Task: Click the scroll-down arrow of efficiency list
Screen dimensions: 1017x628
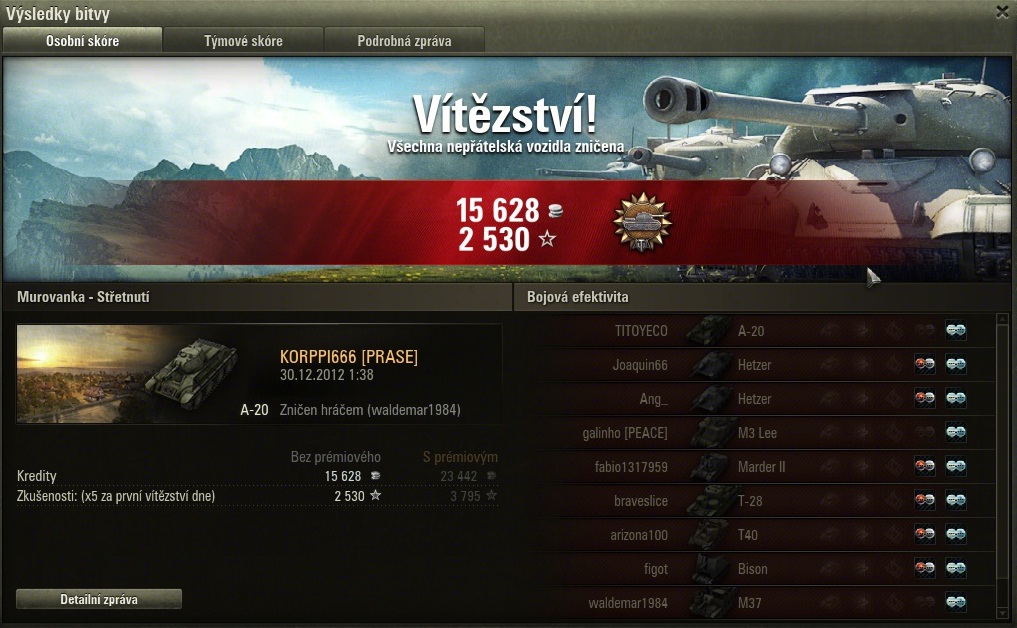Action: pyautogui.click(x=1002, y=610)
